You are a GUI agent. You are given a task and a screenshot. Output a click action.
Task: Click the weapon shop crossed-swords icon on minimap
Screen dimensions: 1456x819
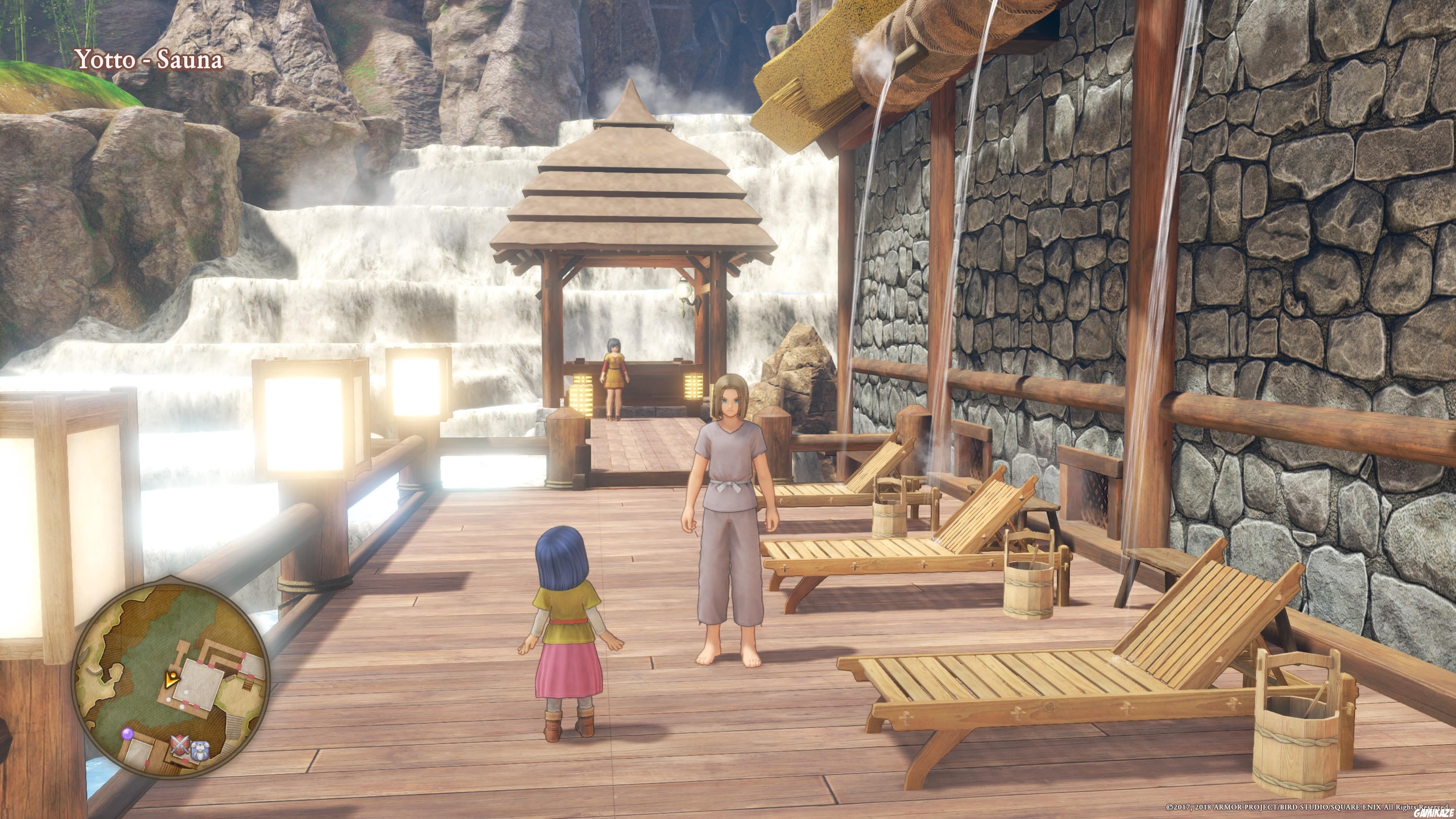click(180, 744)
